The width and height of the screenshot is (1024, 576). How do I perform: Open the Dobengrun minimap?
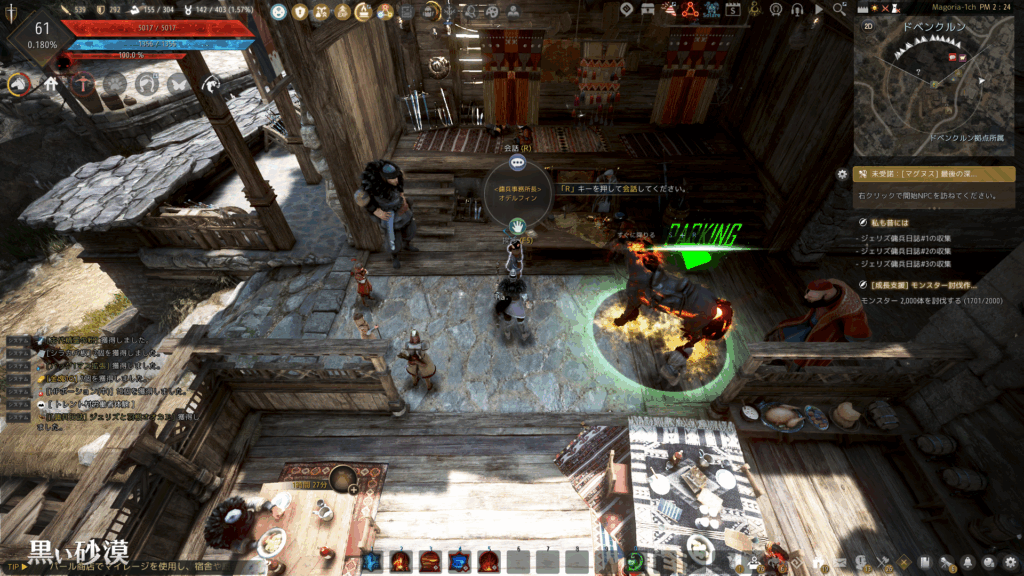coord(933,85)
